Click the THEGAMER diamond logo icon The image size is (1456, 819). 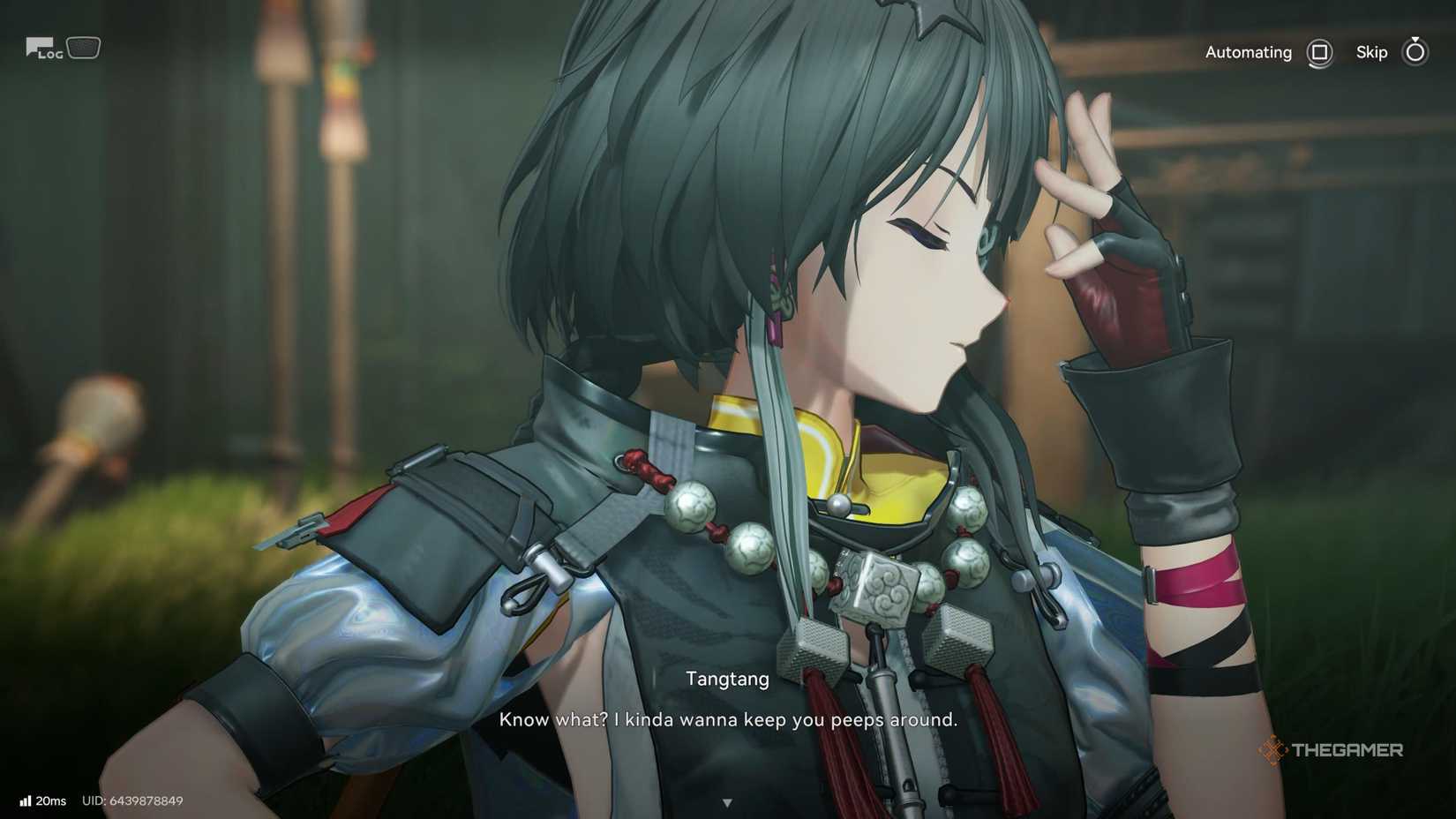tap(1273, 749)
